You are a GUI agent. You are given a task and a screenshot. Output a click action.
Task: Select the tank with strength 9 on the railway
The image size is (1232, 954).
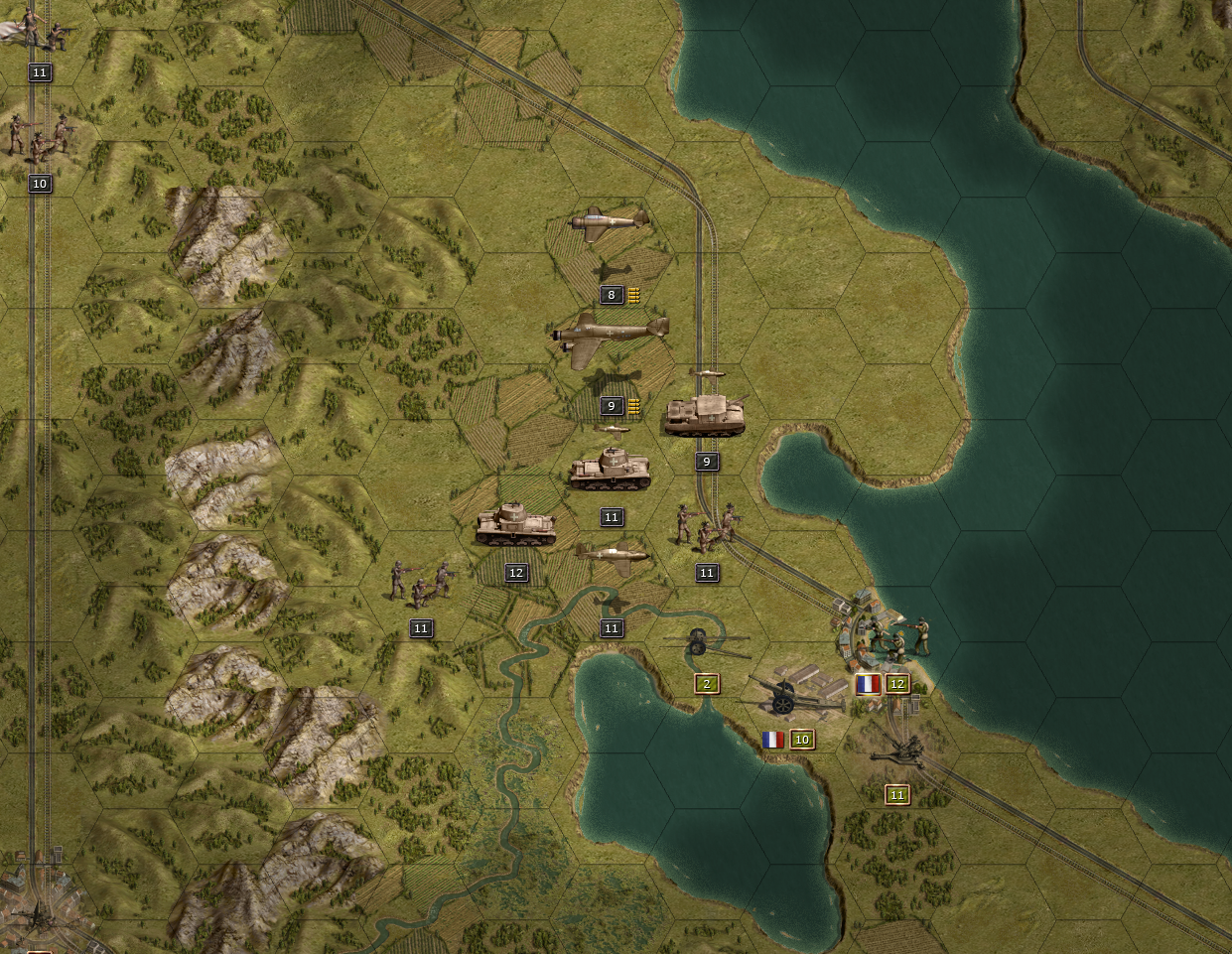705,415
